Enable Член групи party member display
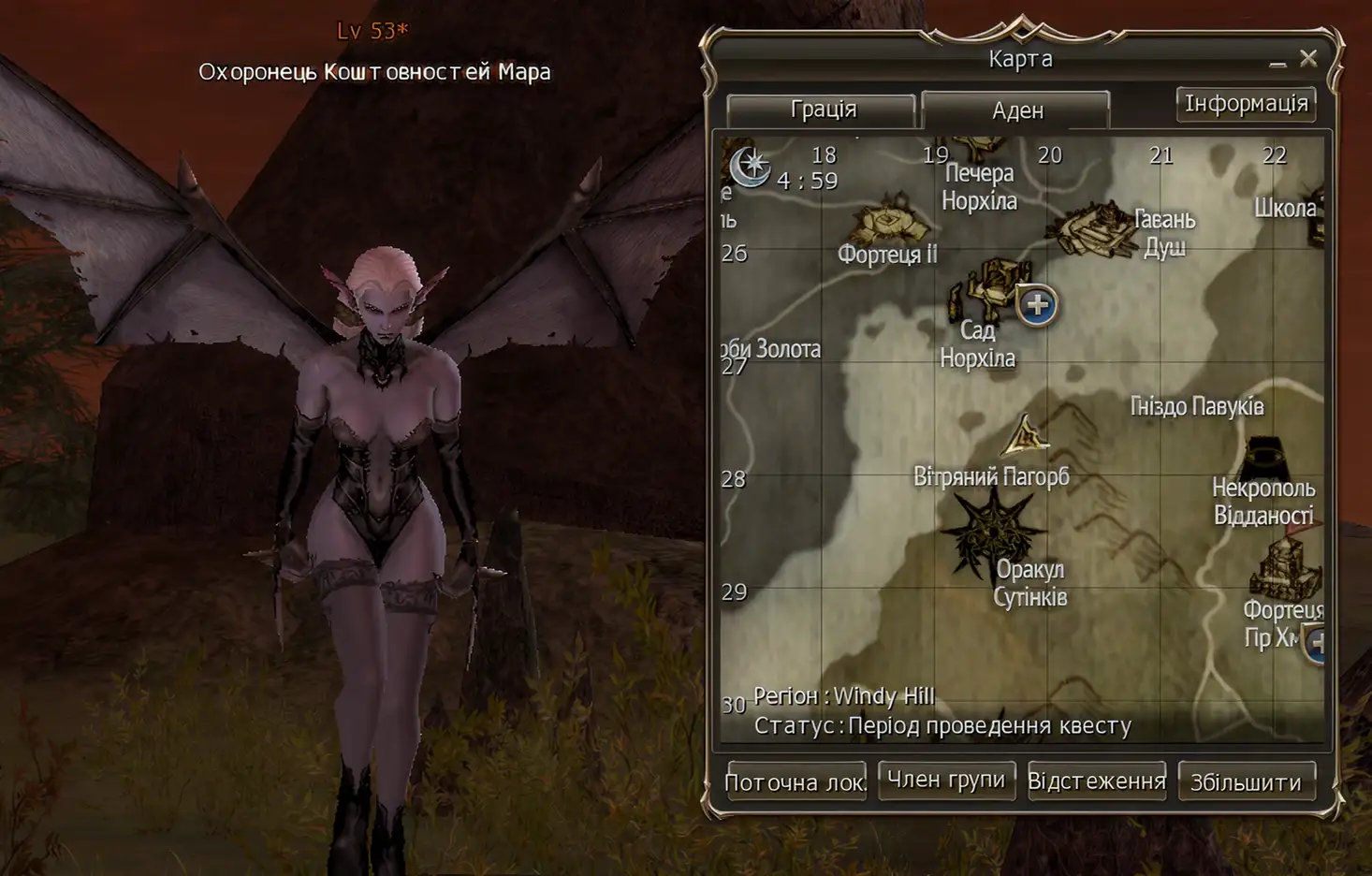This screenshot has width=1372, height=876. click(947, 779)
